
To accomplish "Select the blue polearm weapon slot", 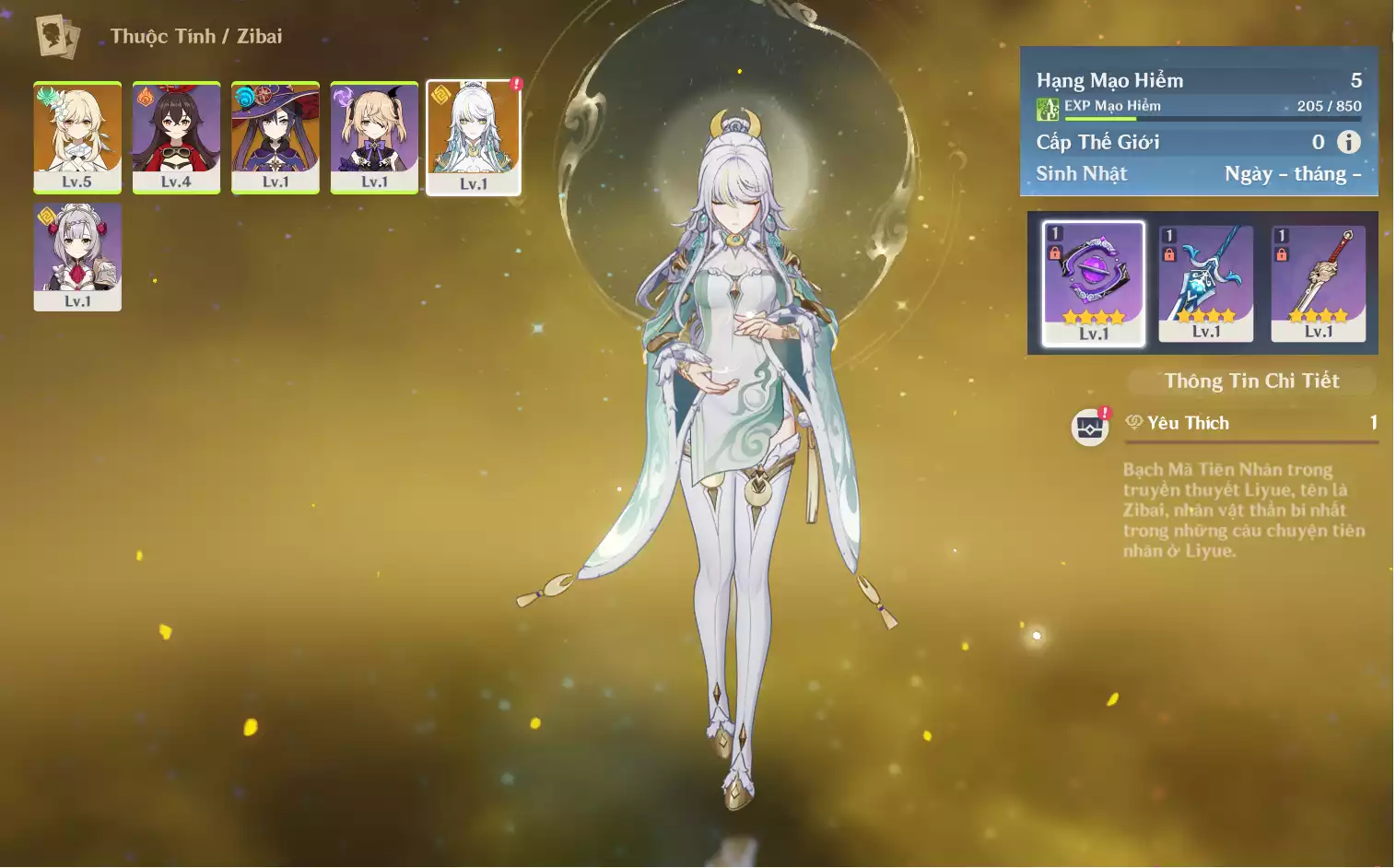I will point(1205,283).
